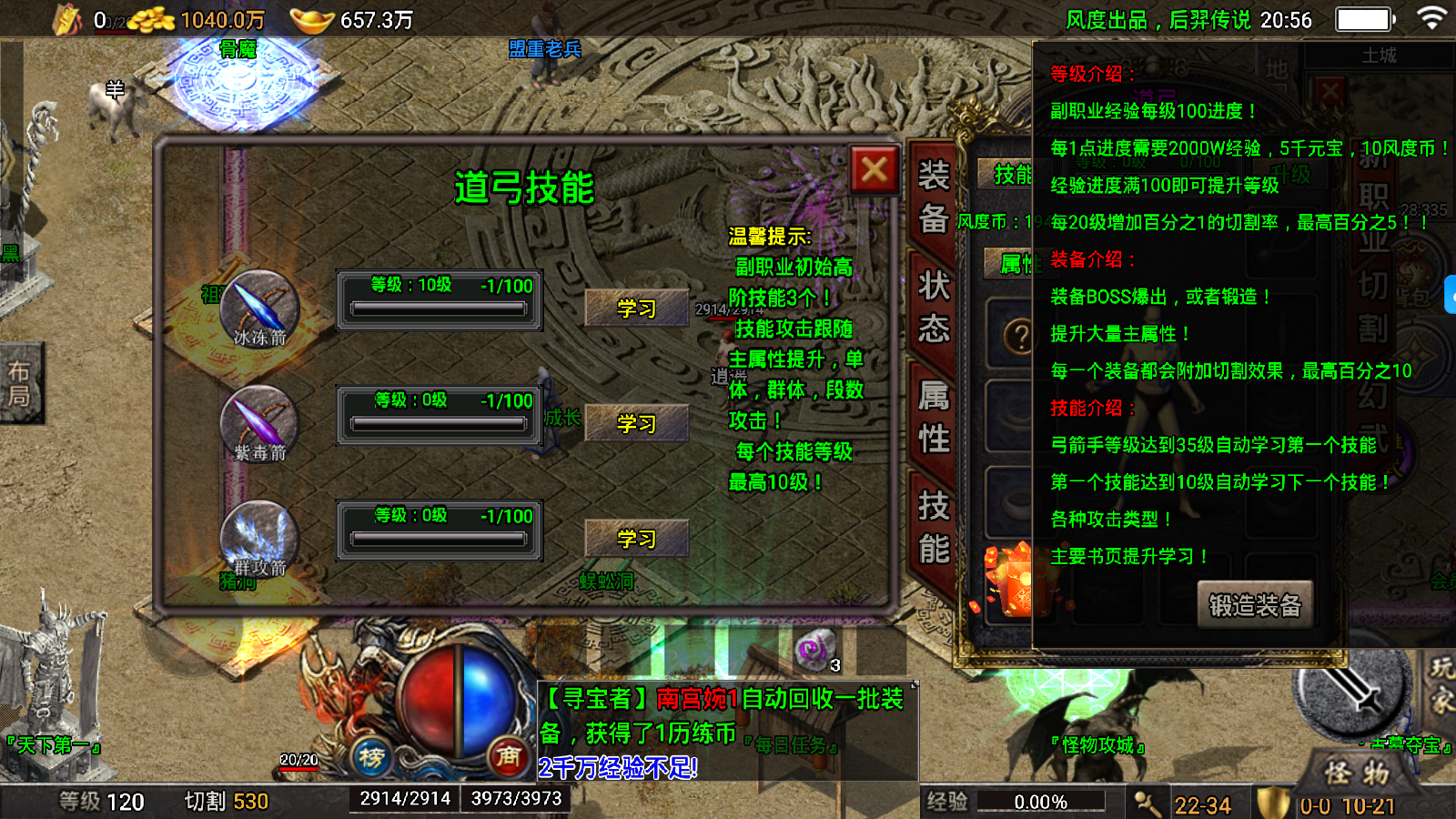Switch to the 状态 tab

pos(933,307)
